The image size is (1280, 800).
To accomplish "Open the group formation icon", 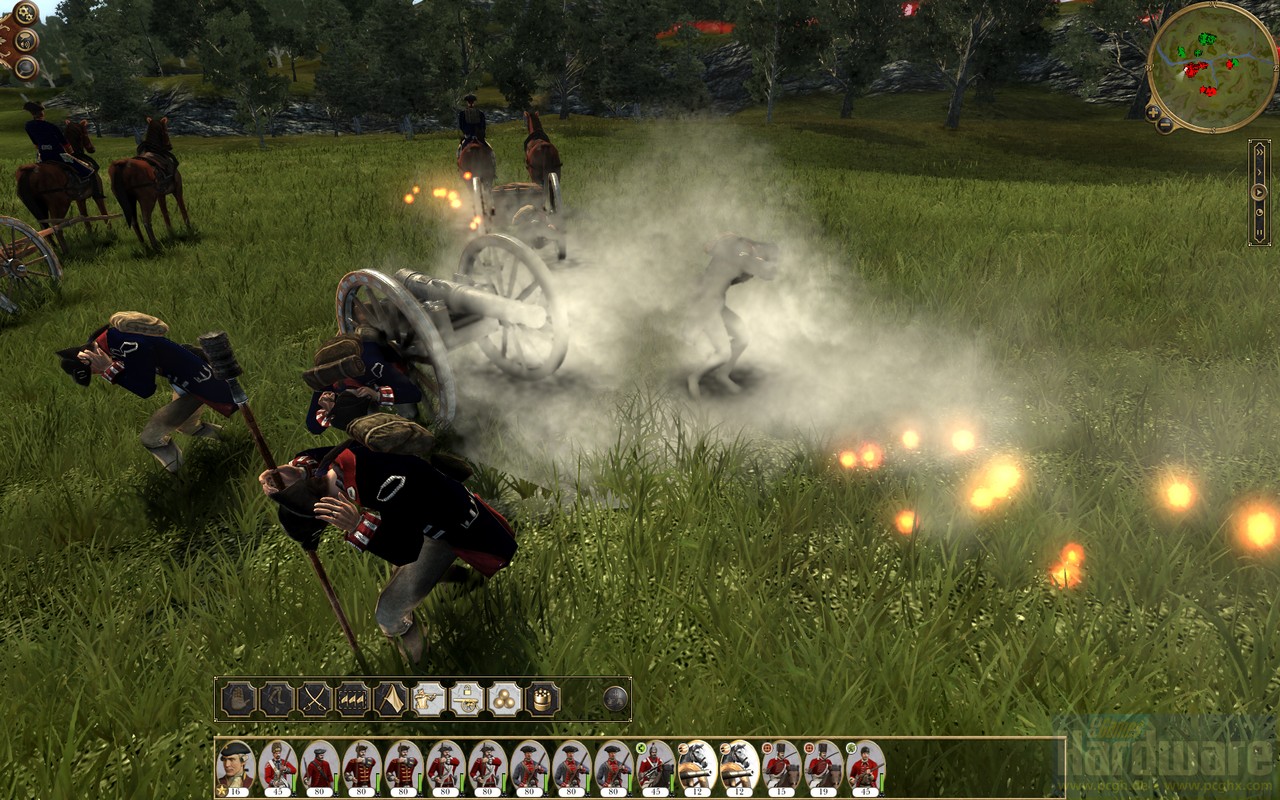I will [352, 698].
